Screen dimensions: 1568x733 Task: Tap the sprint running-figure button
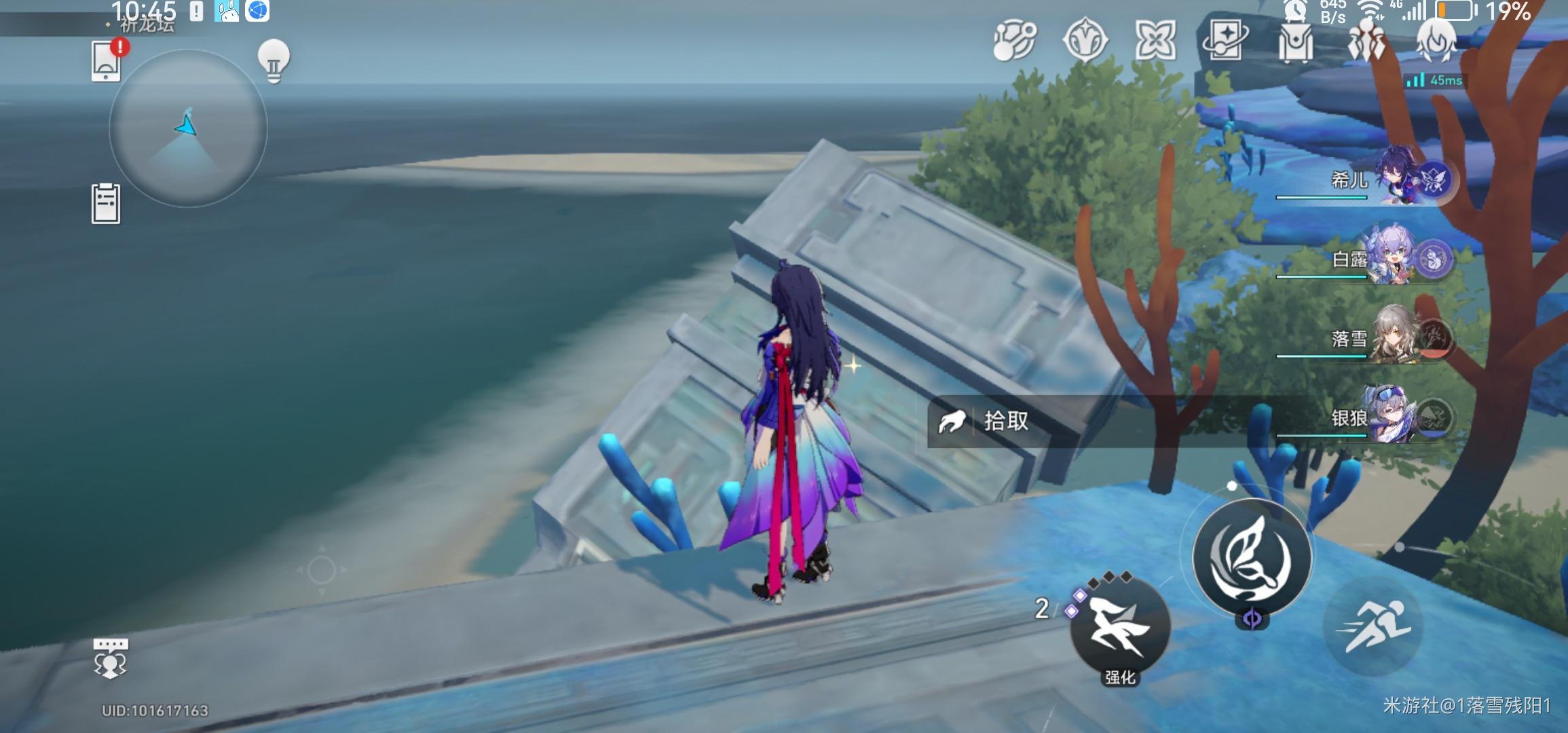(x=1373, y=627)
